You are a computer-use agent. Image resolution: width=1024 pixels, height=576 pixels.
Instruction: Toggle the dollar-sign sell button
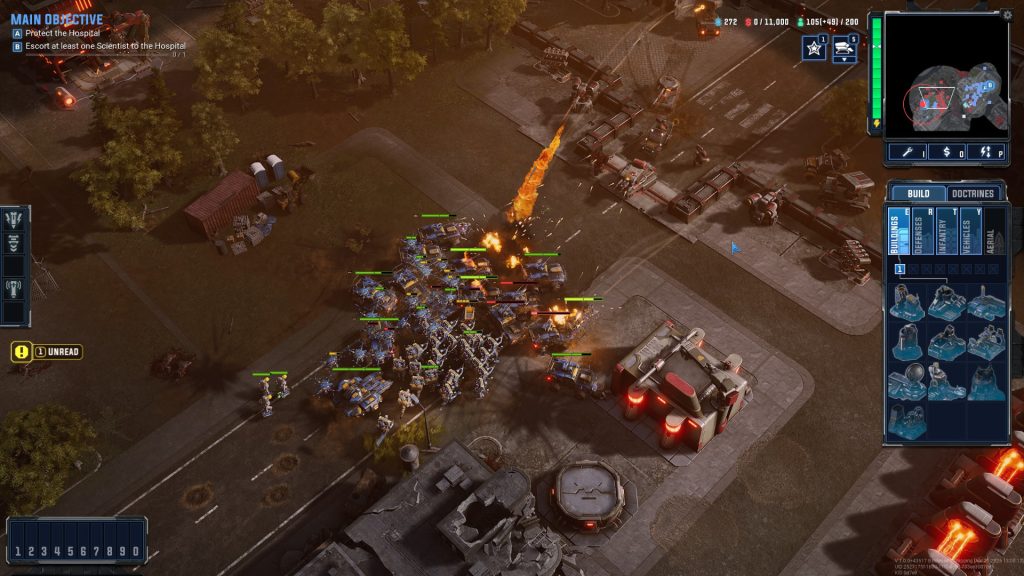[x=946, y=153]
